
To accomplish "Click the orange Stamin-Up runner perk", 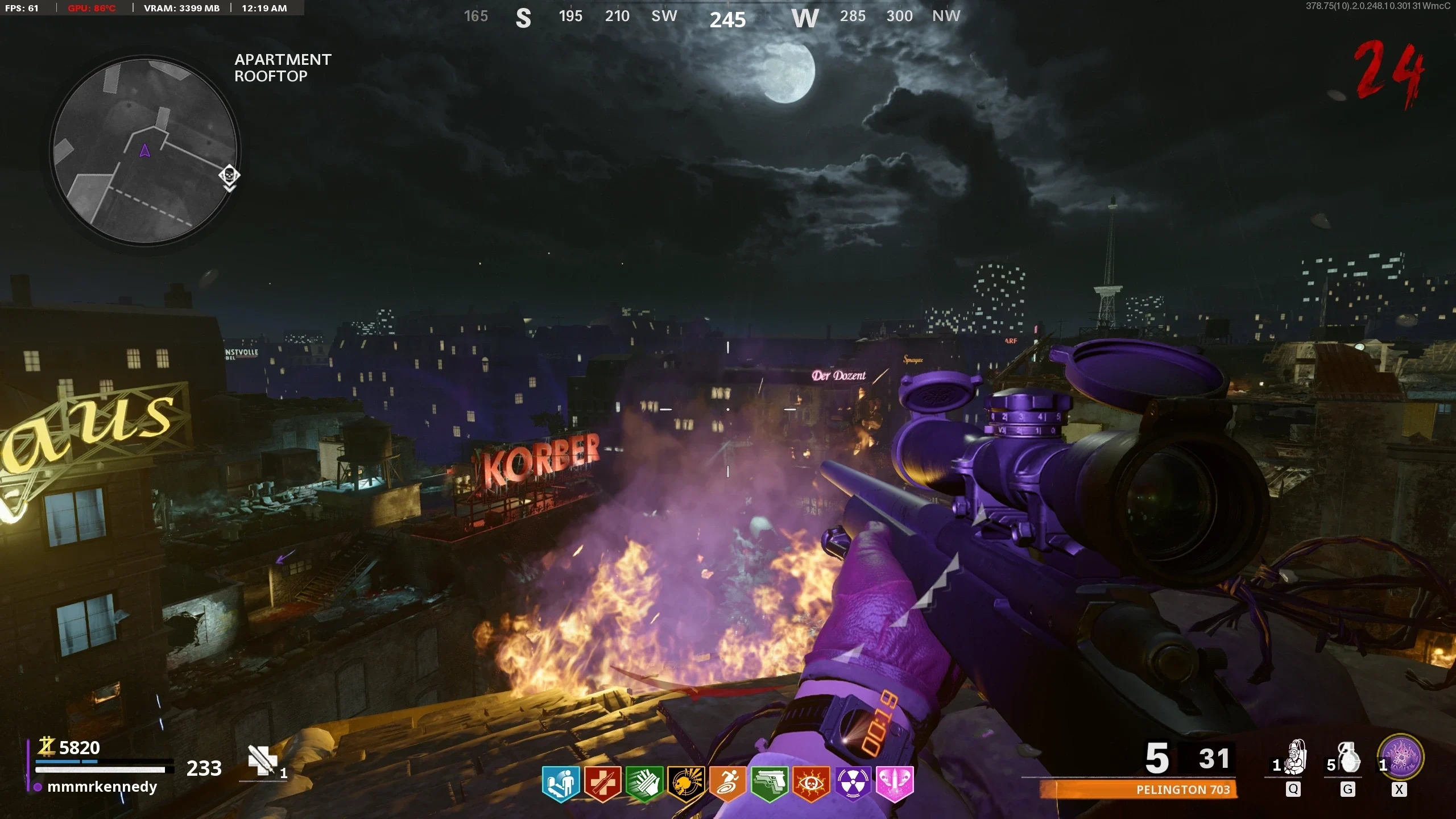I will click(x=727, y=784).
